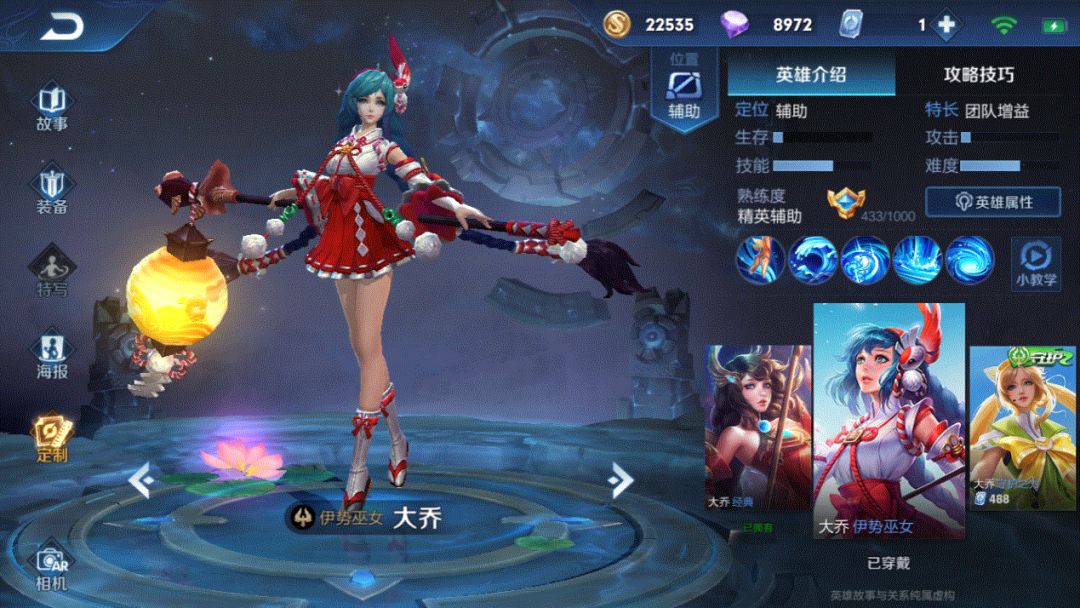
Task: Open the 特写 close-up view
Action: [x=52, y=272]
